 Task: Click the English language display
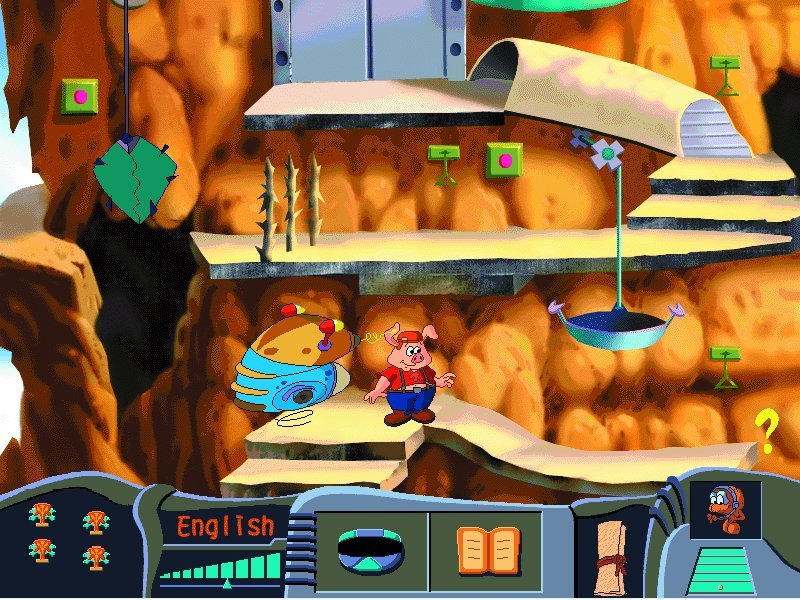click(x=225, y=526)
